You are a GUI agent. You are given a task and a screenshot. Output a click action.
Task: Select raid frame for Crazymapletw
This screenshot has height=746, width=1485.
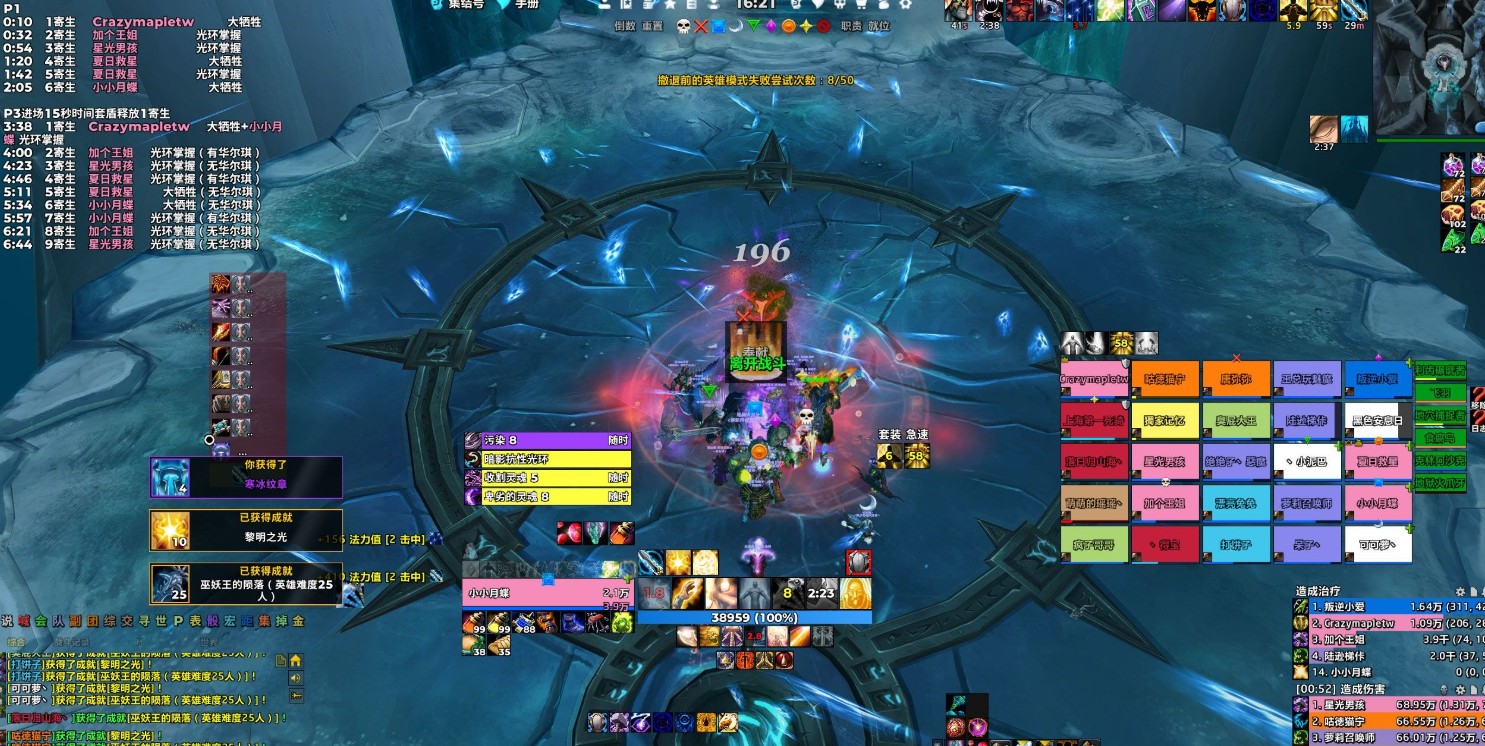coord(1094,380)
